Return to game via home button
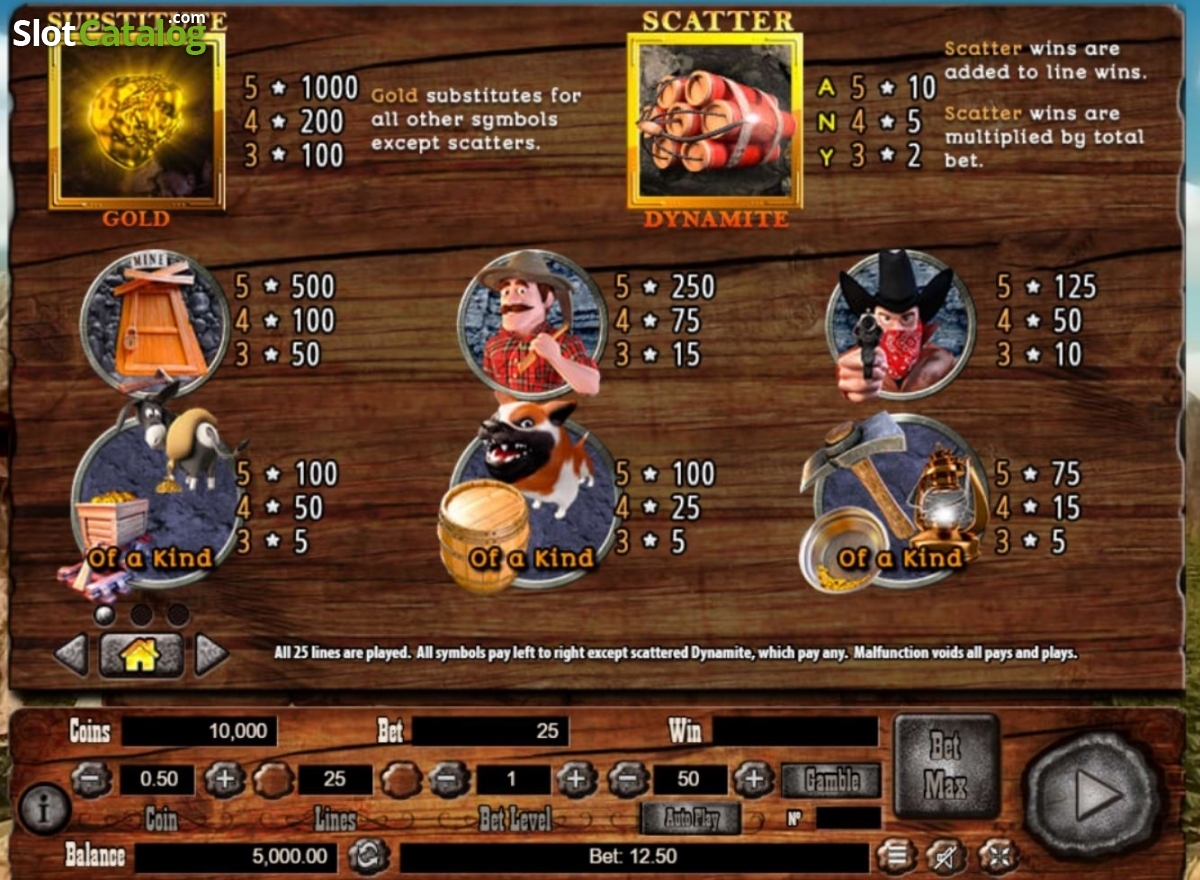This screenshot has width=1200, height=880. coord(141,656)
